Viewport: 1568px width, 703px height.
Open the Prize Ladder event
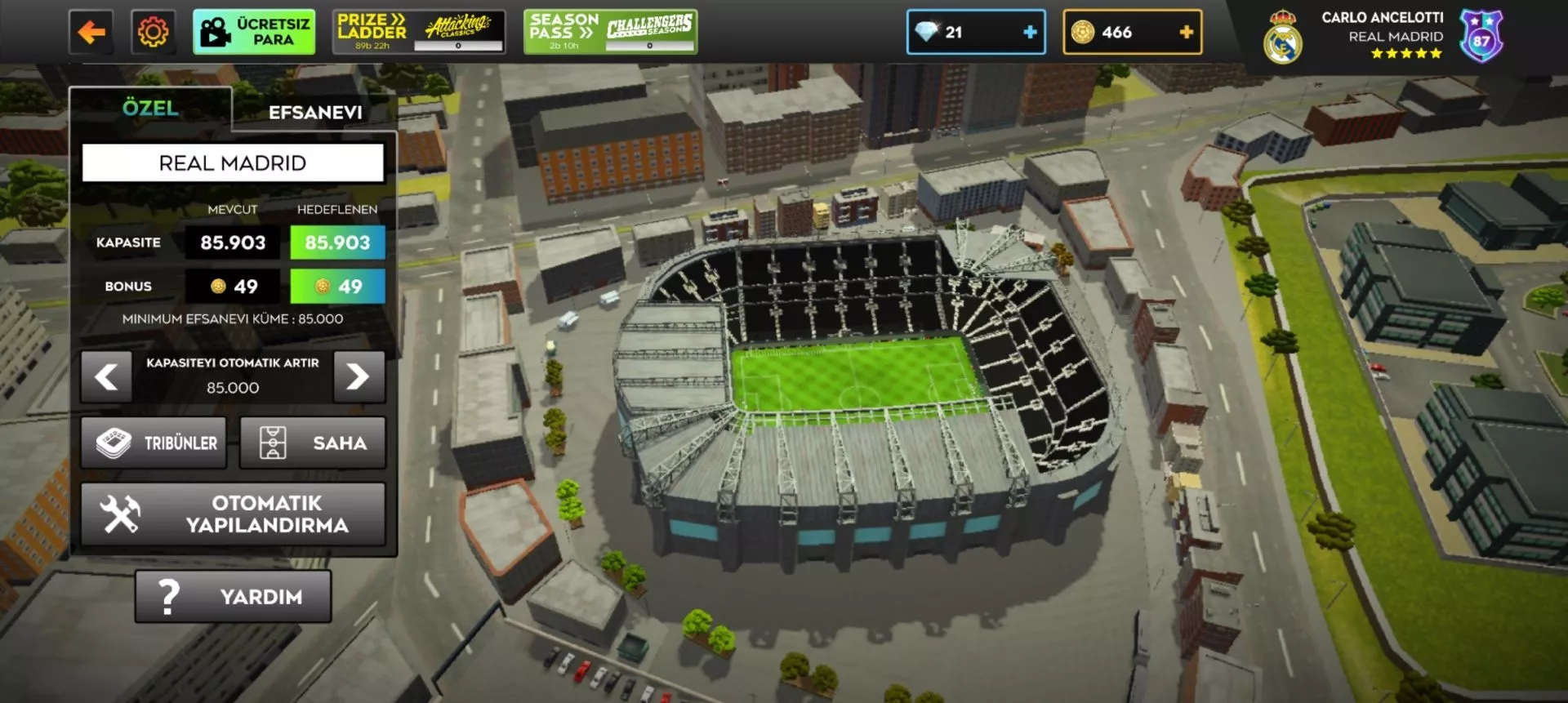[419, 33]
